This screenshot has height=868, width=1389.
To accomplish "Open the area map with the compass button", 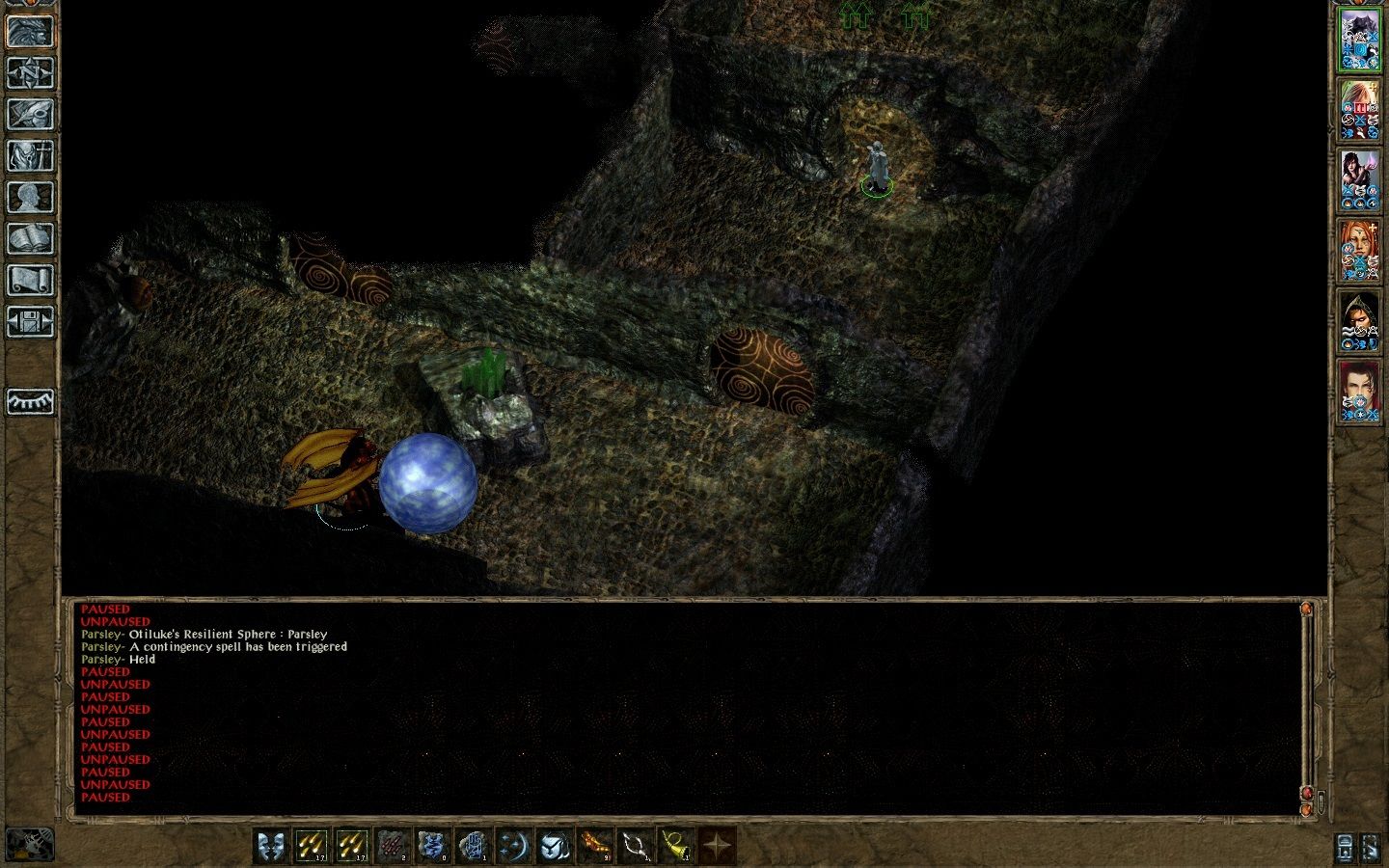I will pos(30,73).
